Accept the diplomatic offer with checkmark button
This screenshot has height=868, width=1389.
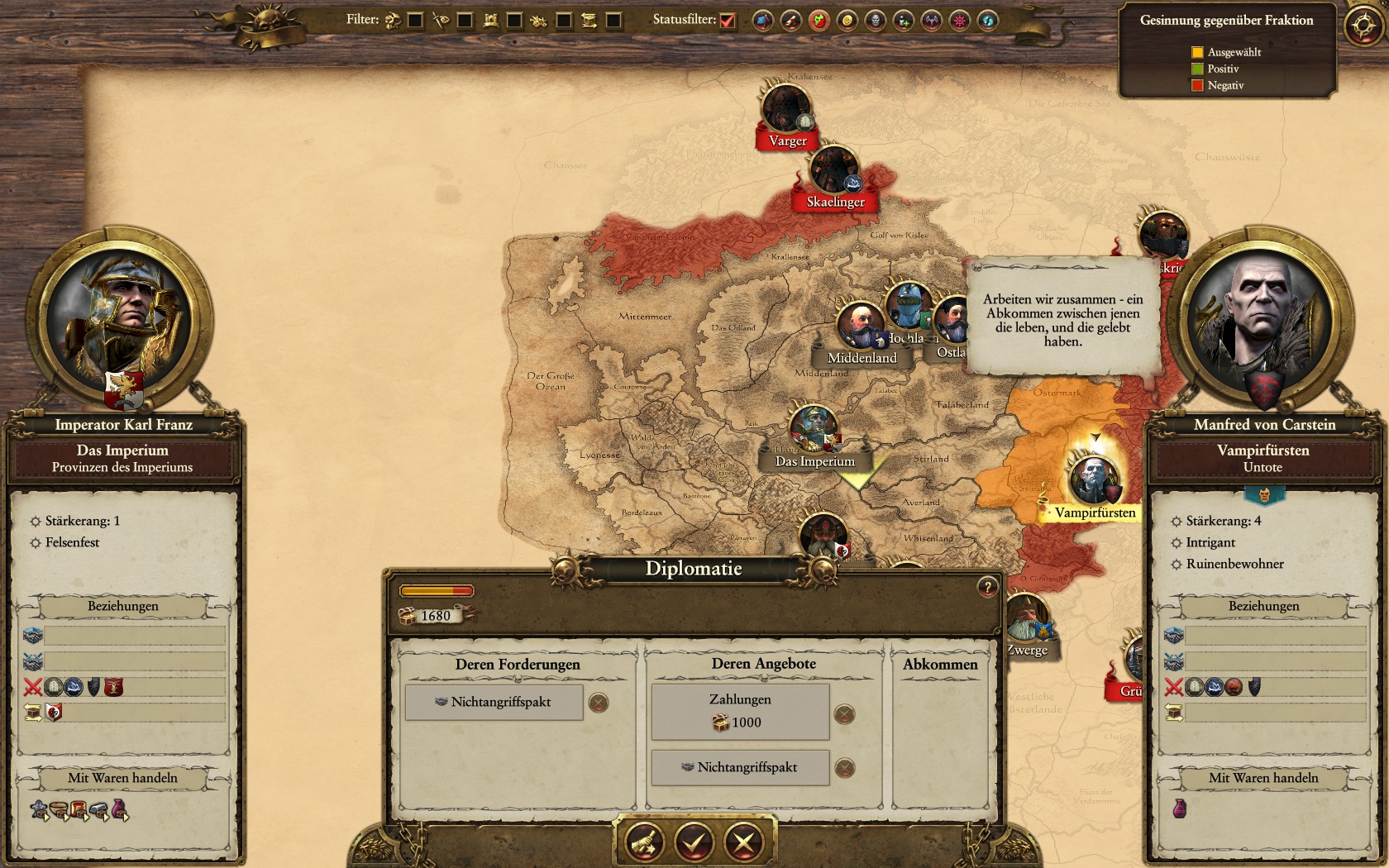tap(694, 842)
